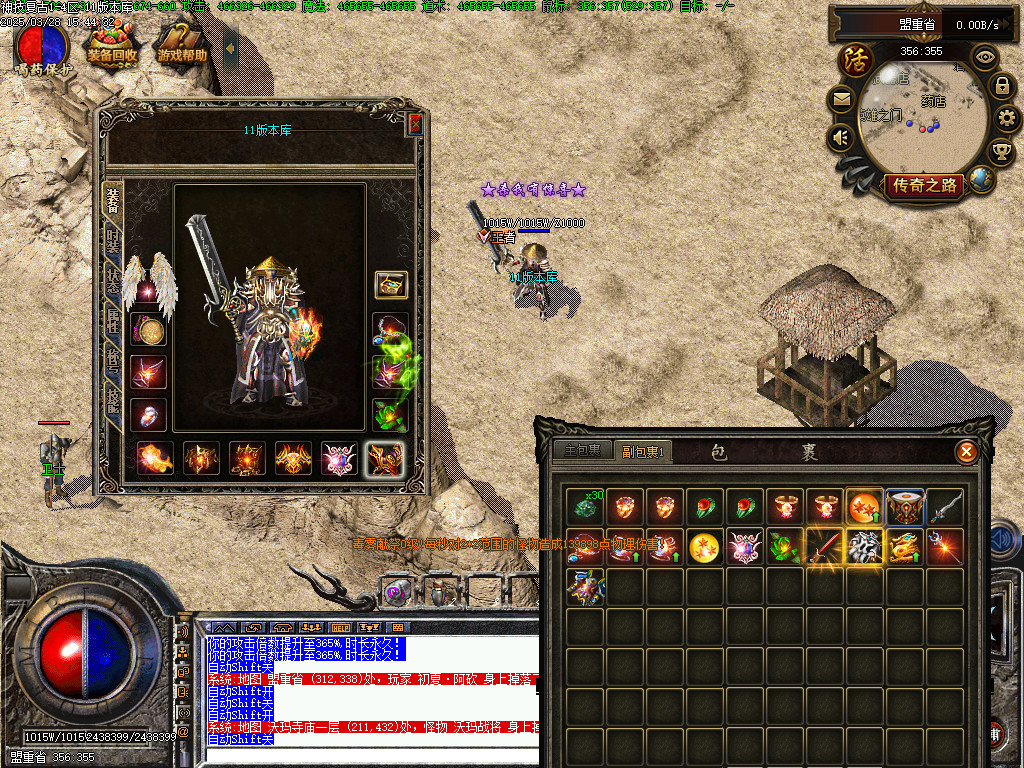Close the bag inventory window
This screenshot has height=768, width=1024.
[x=966, y=452]
